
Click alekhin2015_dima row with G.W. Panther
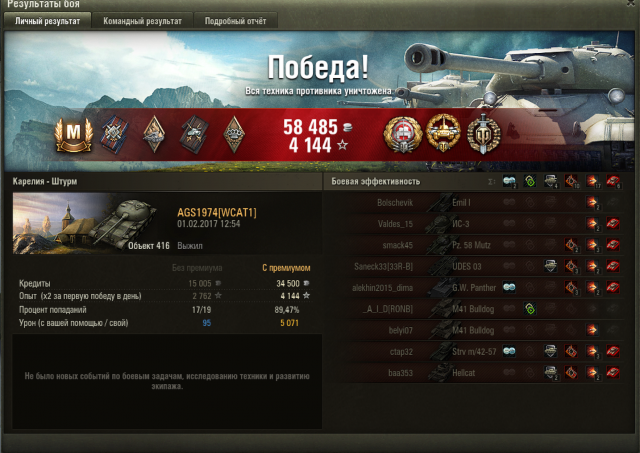point(479,287)
